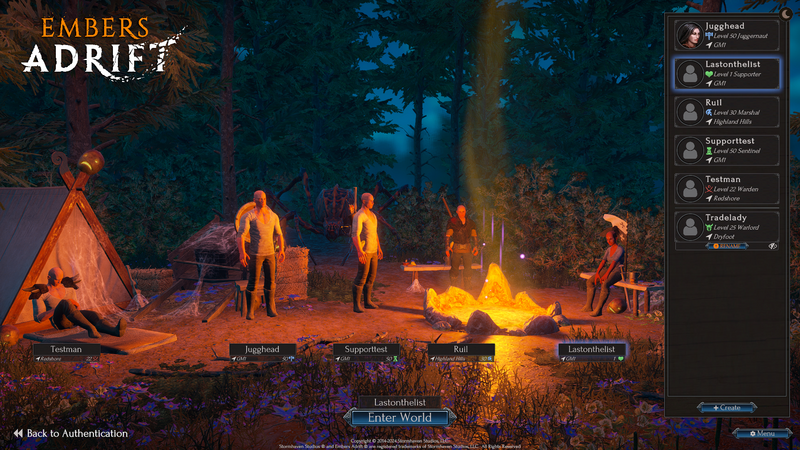
Task: Select the highlighted Lastonthelist nameplate in the scene
Action: click(591, 351)
